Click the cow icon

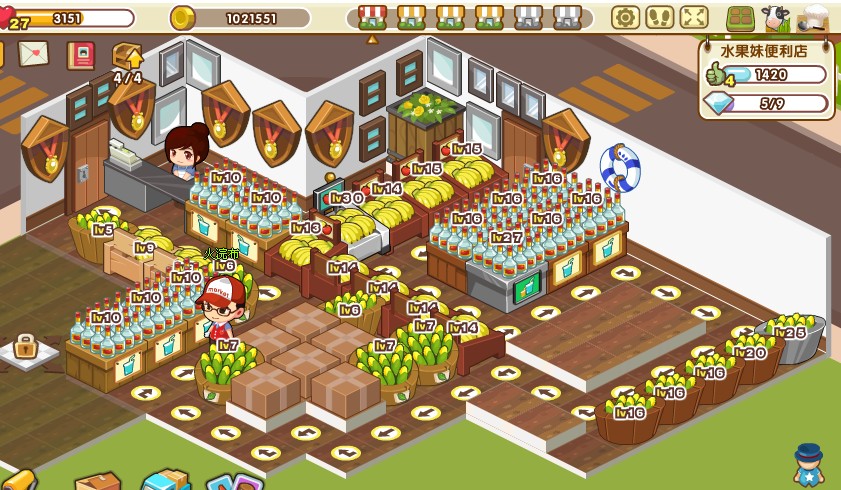[x=775, y=18]
